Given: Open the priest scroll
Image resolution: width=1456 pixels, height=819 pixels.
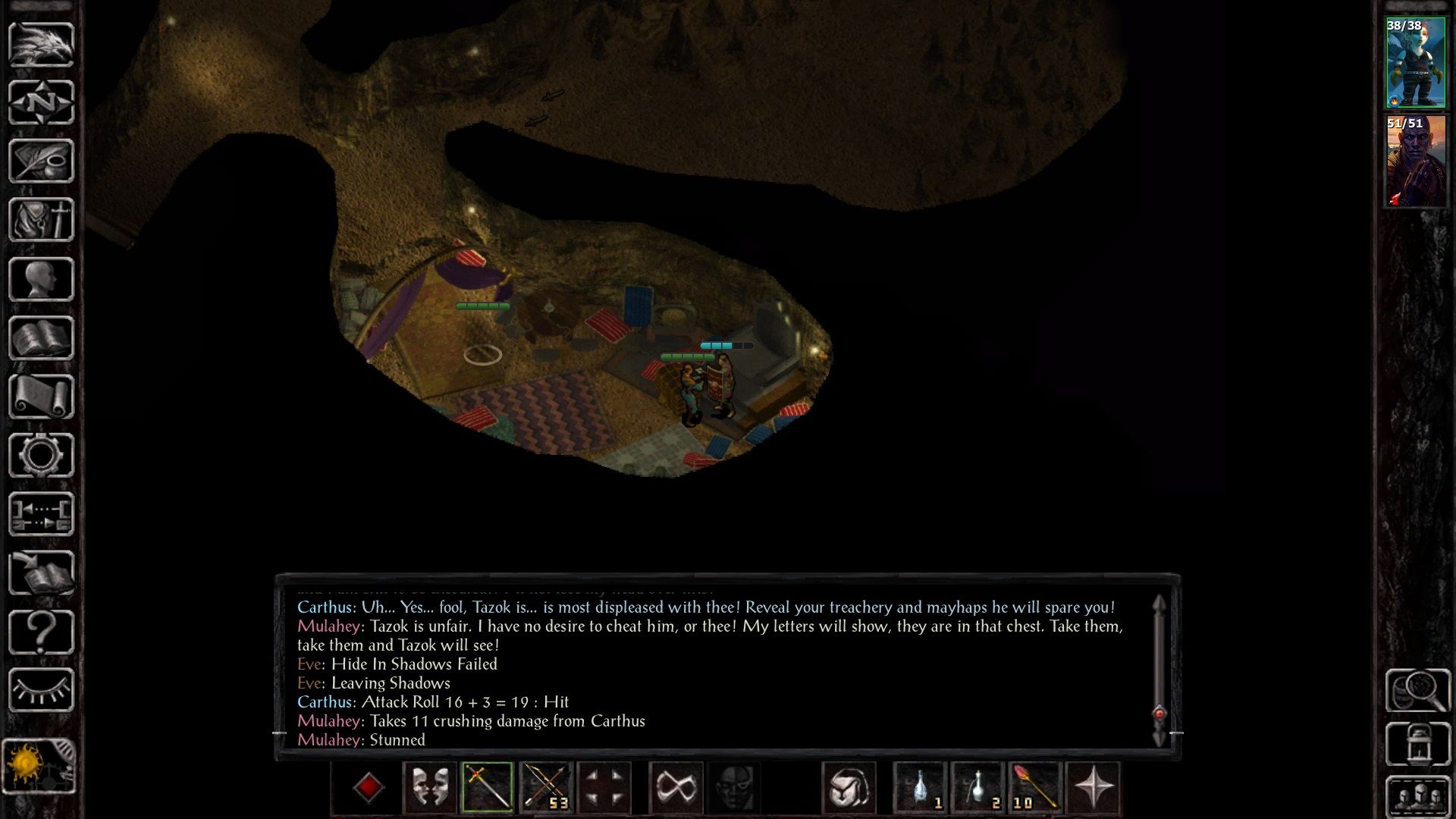Looking at the screenshot, I should pos(41,397).
